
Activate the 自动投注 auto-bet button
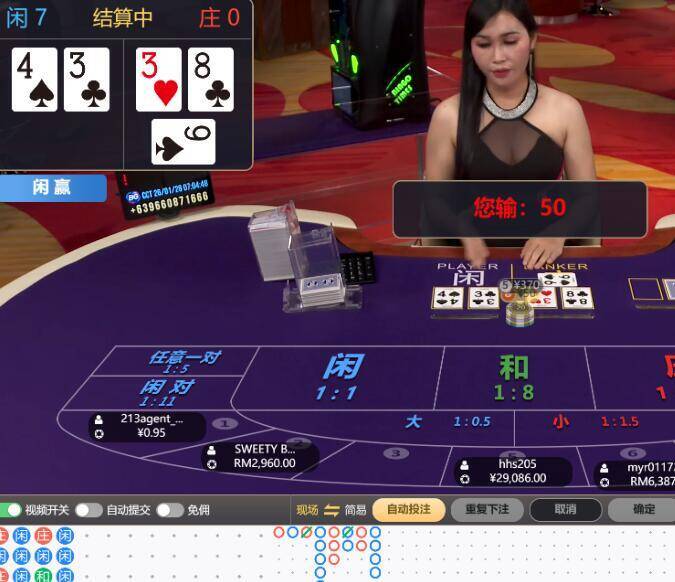pos(408,509)
